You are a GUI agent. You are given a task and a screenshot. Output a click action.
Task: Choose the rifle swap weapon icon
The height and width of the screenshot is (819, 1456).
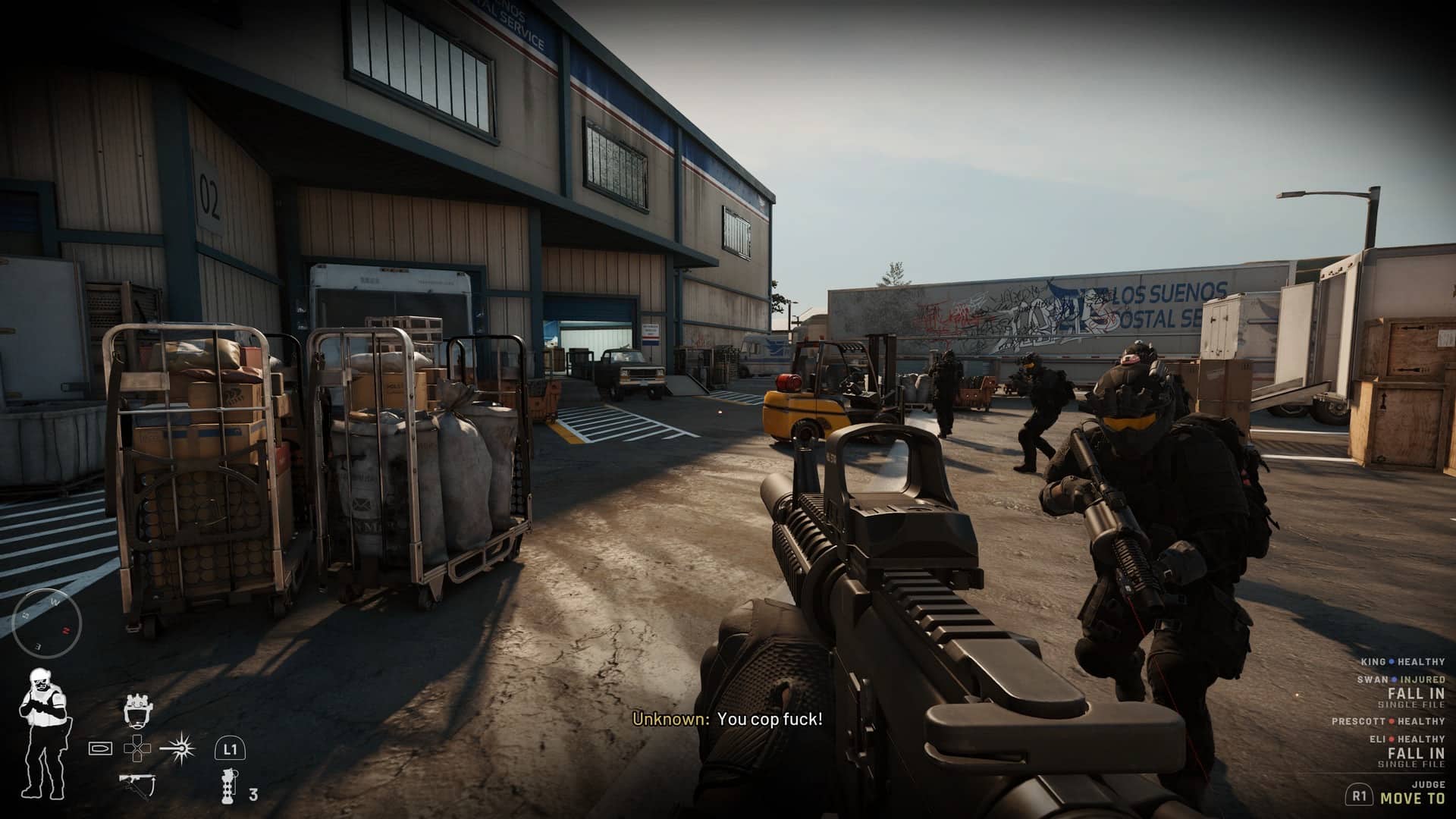137,783
